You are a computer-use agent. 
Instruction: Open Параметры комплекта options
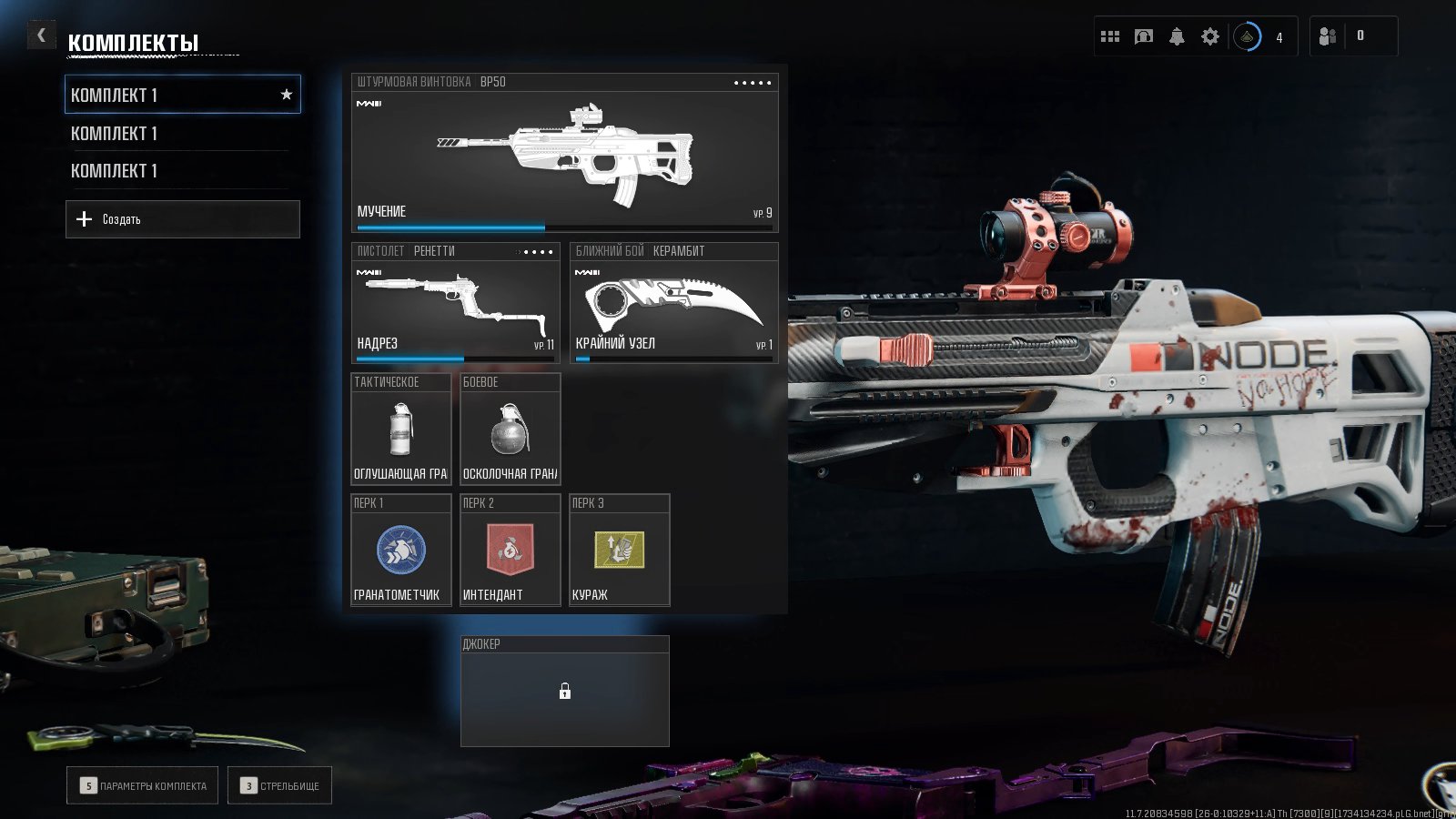point(142,785)
